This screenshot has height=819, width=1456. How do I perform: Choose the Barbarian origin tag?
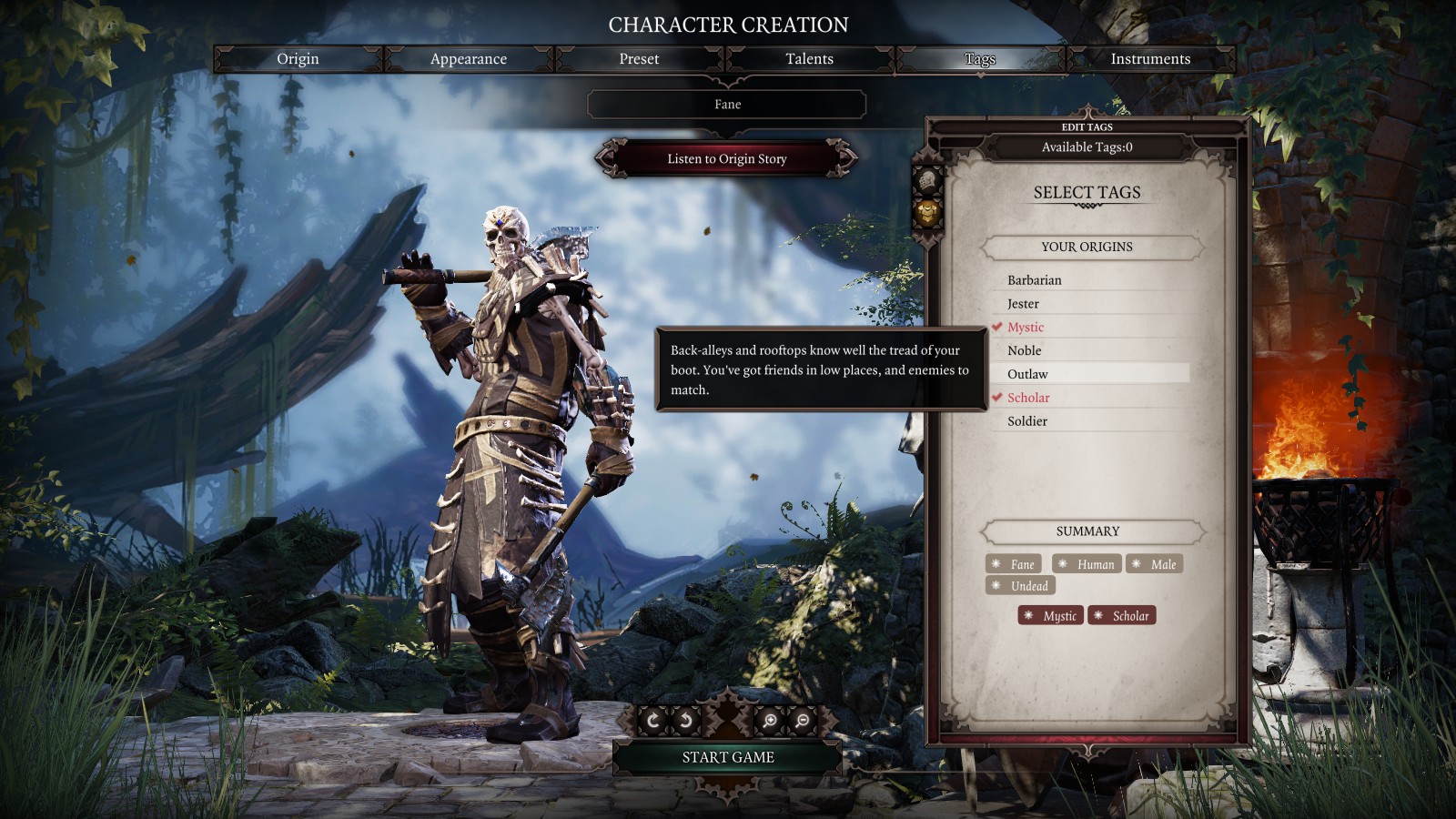1035,280
